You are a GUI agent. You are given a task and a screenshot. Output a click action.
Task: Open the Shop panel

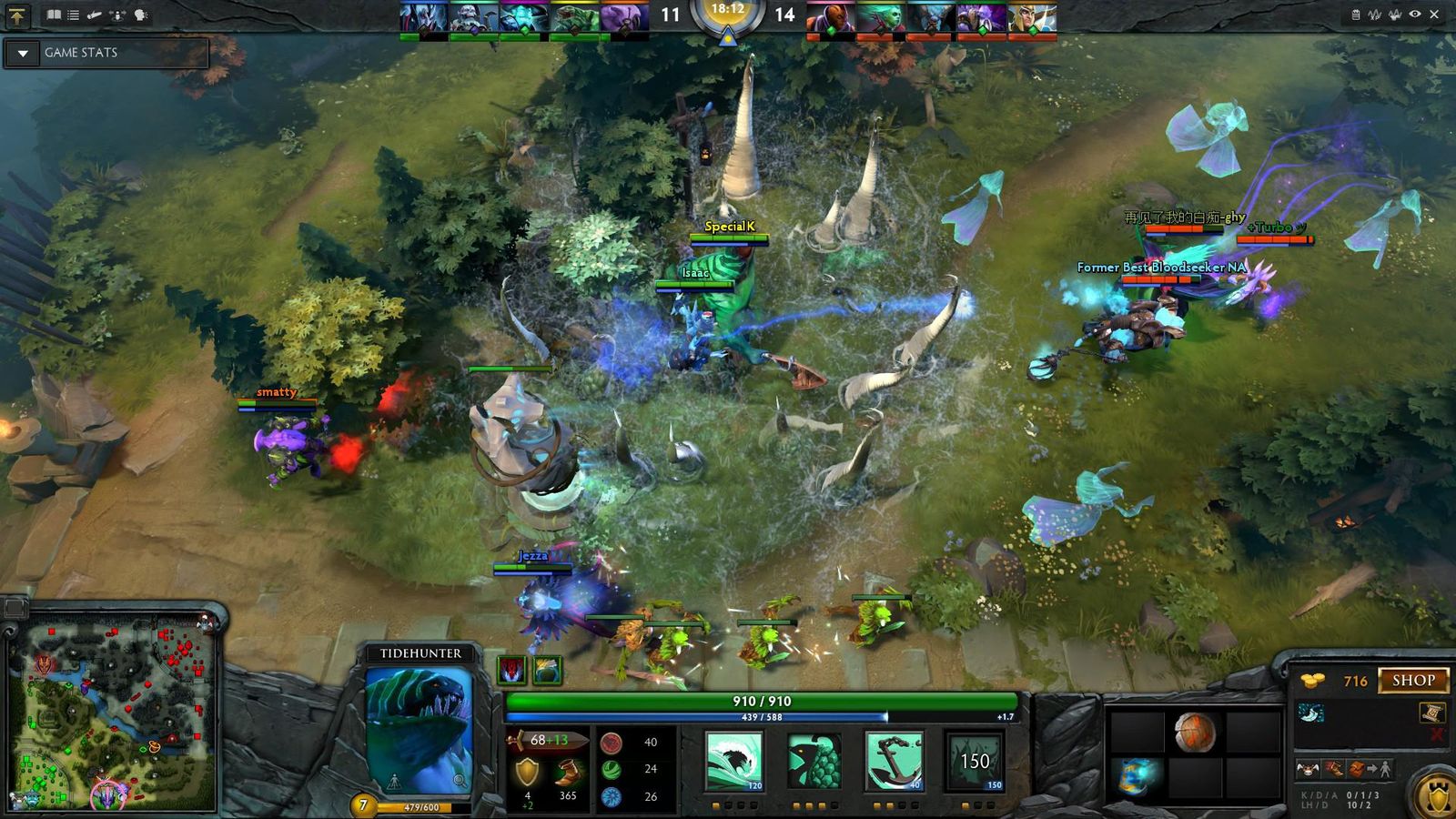1412,681
